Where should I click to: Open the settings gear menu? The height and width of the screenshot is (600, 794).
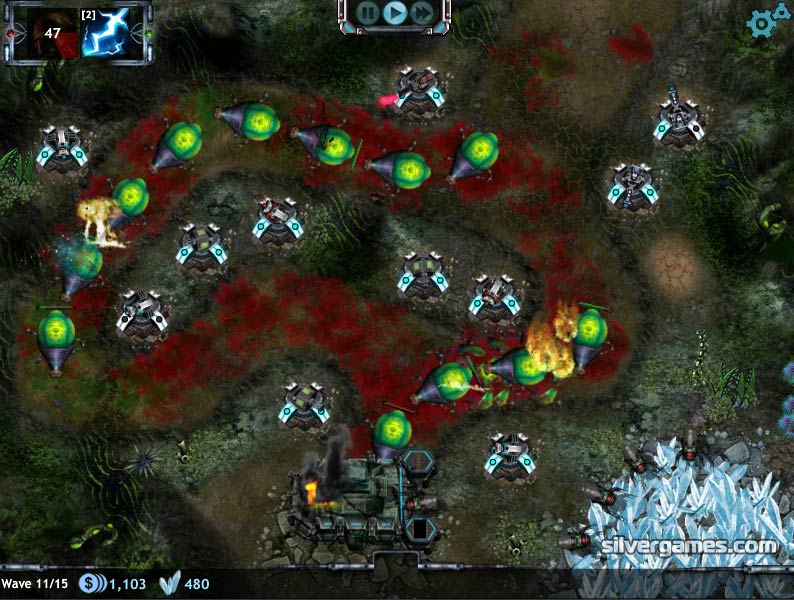tap(766, 21)
